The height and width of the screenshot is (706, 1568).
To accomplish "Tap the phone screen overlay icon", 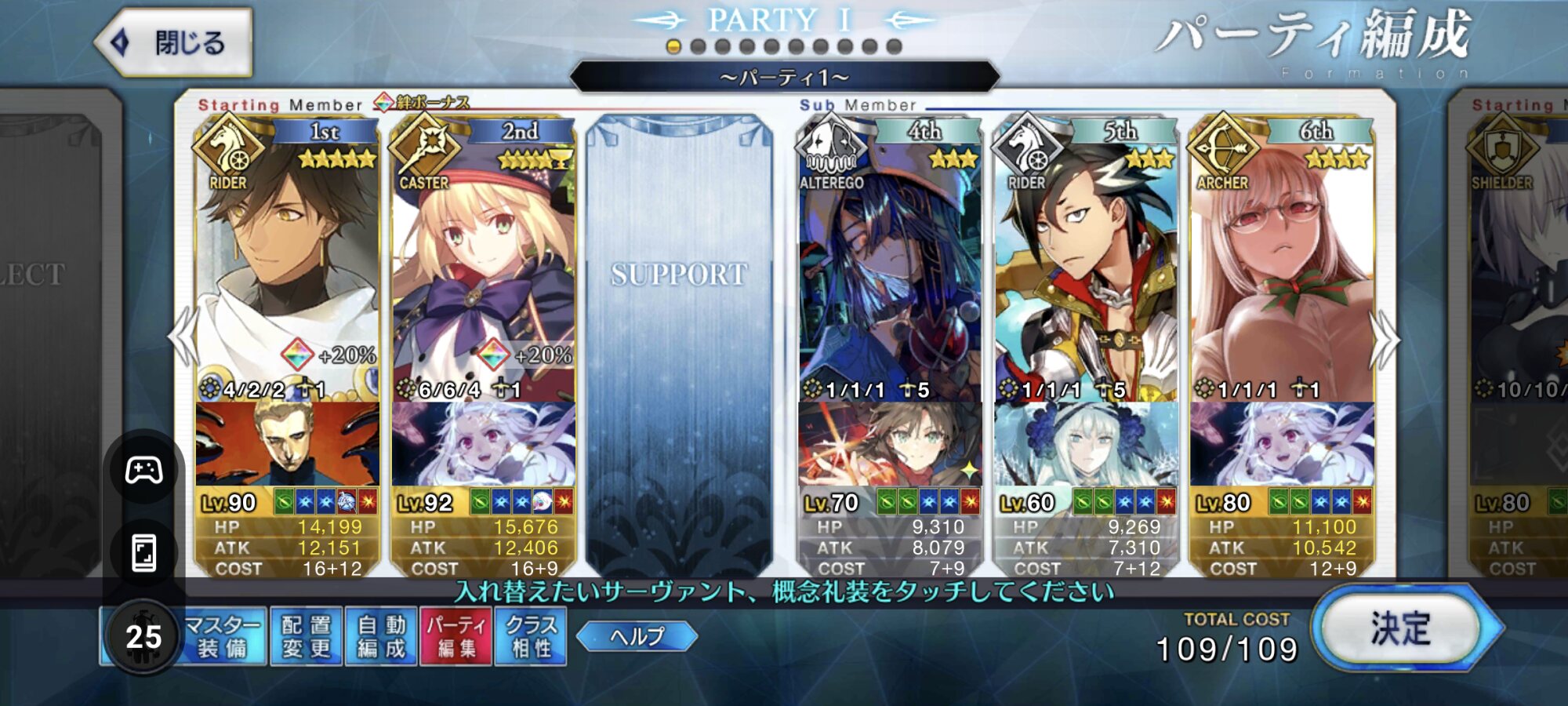I will point(144,553).
